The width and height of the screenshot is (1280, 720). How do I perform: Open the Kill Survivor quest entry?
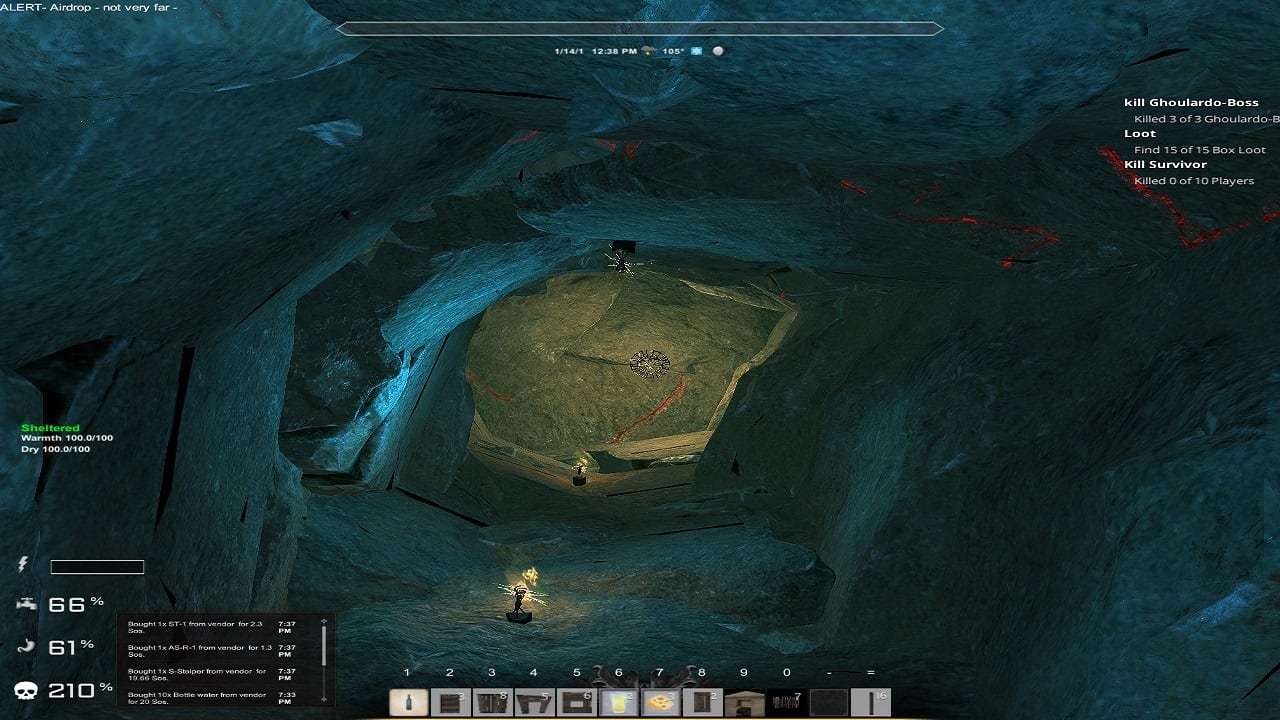(x=1165, y=165)
